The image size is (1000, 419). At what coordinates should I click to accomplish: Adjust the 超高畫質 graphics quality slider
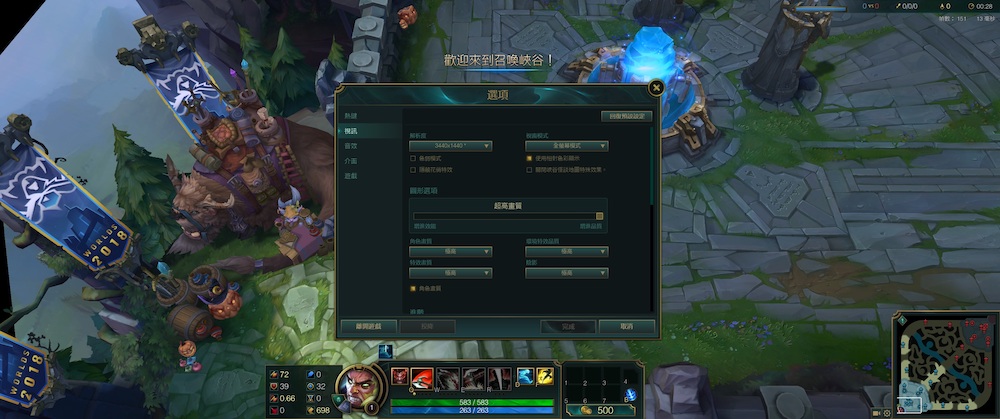(x=599, y=215)
